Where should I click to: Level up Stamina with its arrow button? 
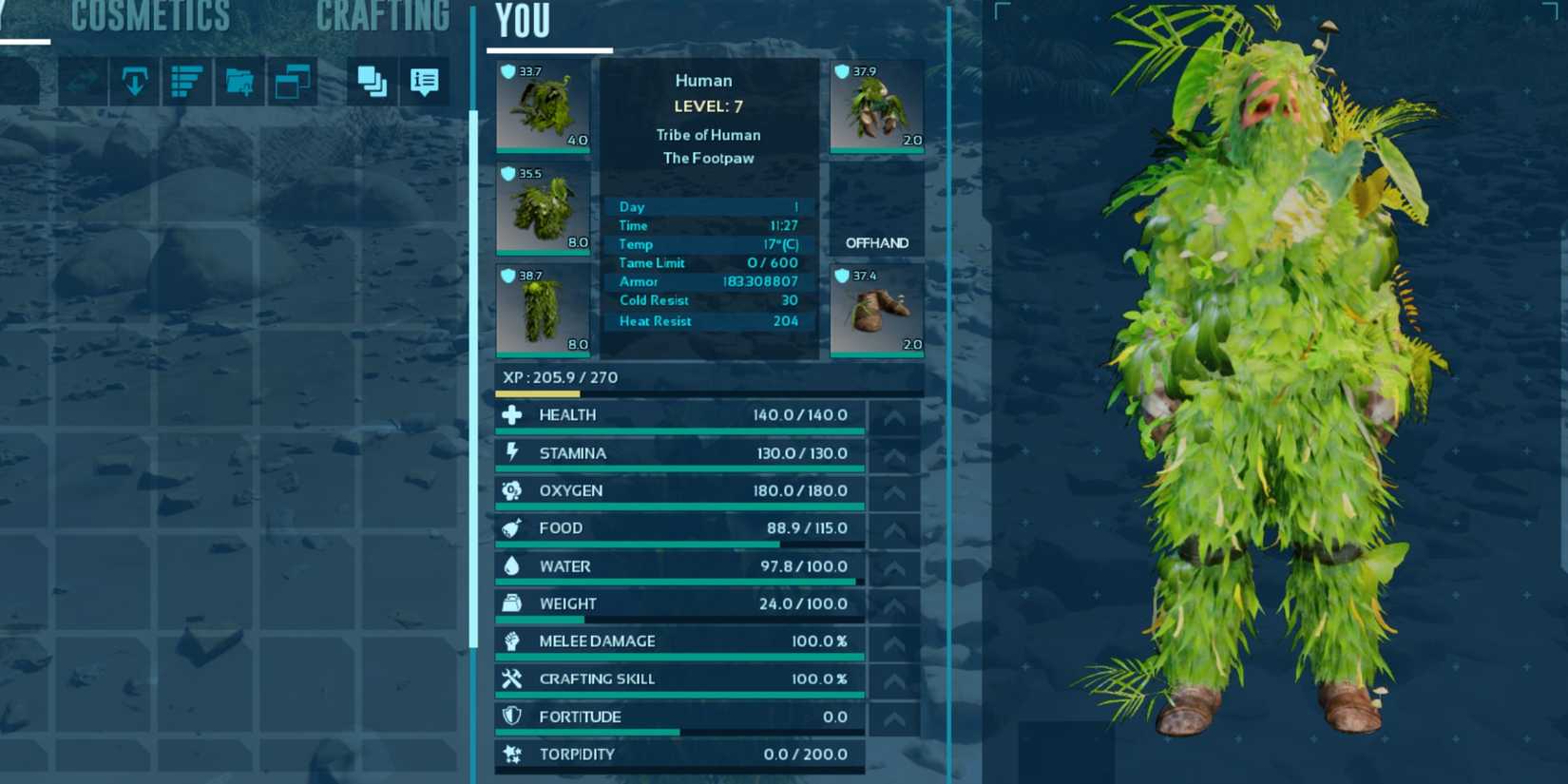point(893,453)
